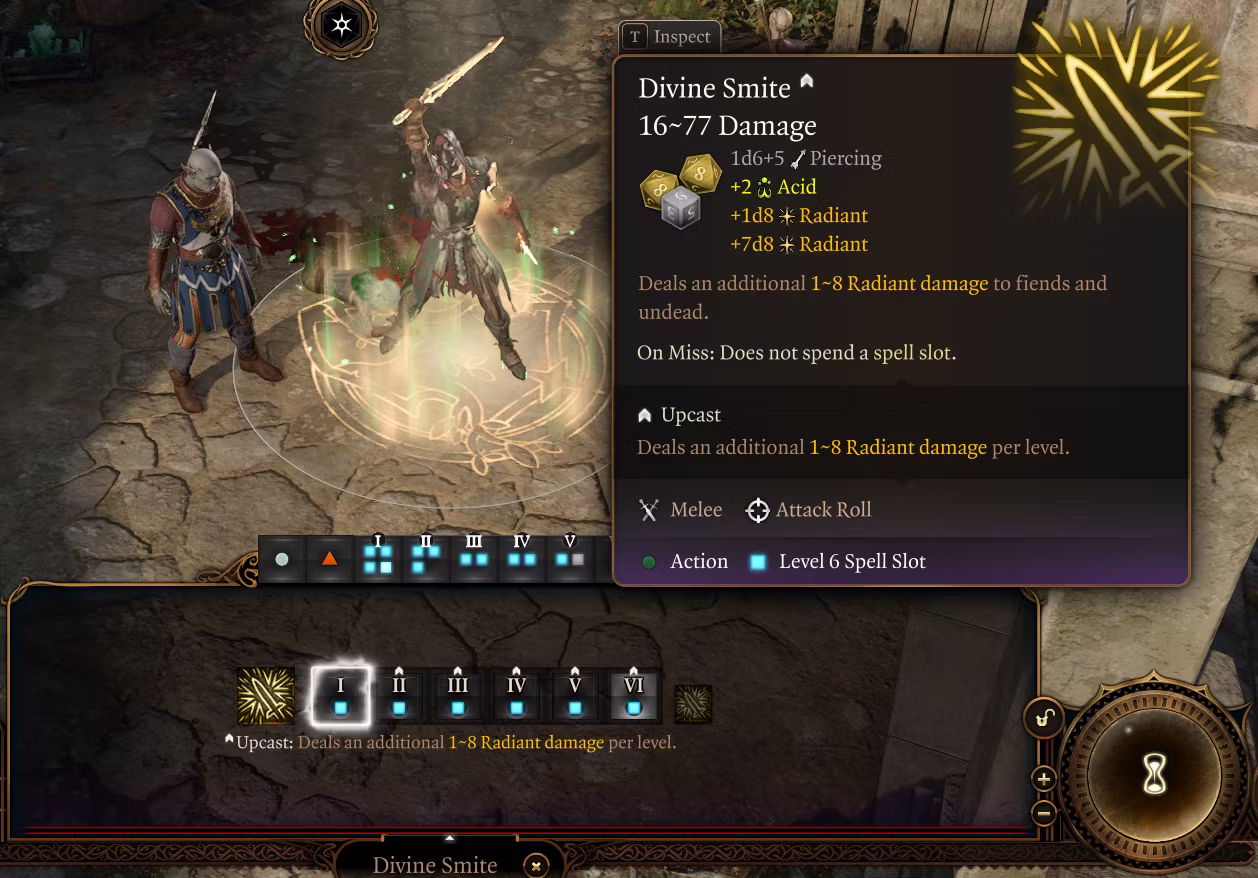Expand the arrow above the Divine Smite label
The image size is (1258, 878).
[x=450, y=838]
